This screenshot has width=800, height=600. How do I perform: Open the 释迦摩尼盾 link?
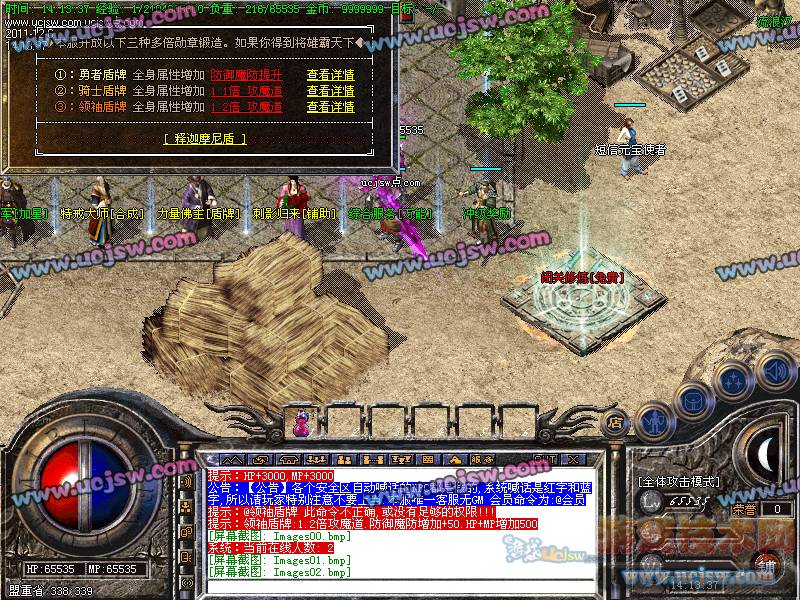(204, 139)
